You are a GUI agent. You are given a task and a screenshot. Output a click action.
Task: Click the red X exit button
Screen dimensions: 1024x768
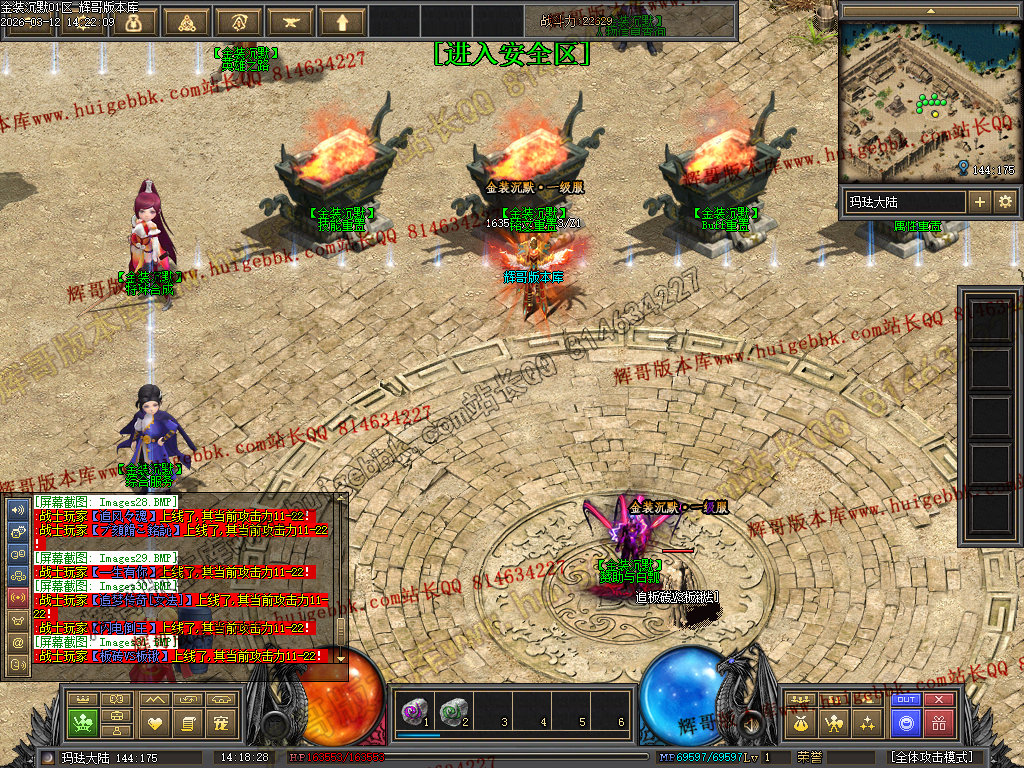click(x=938, y=700)
